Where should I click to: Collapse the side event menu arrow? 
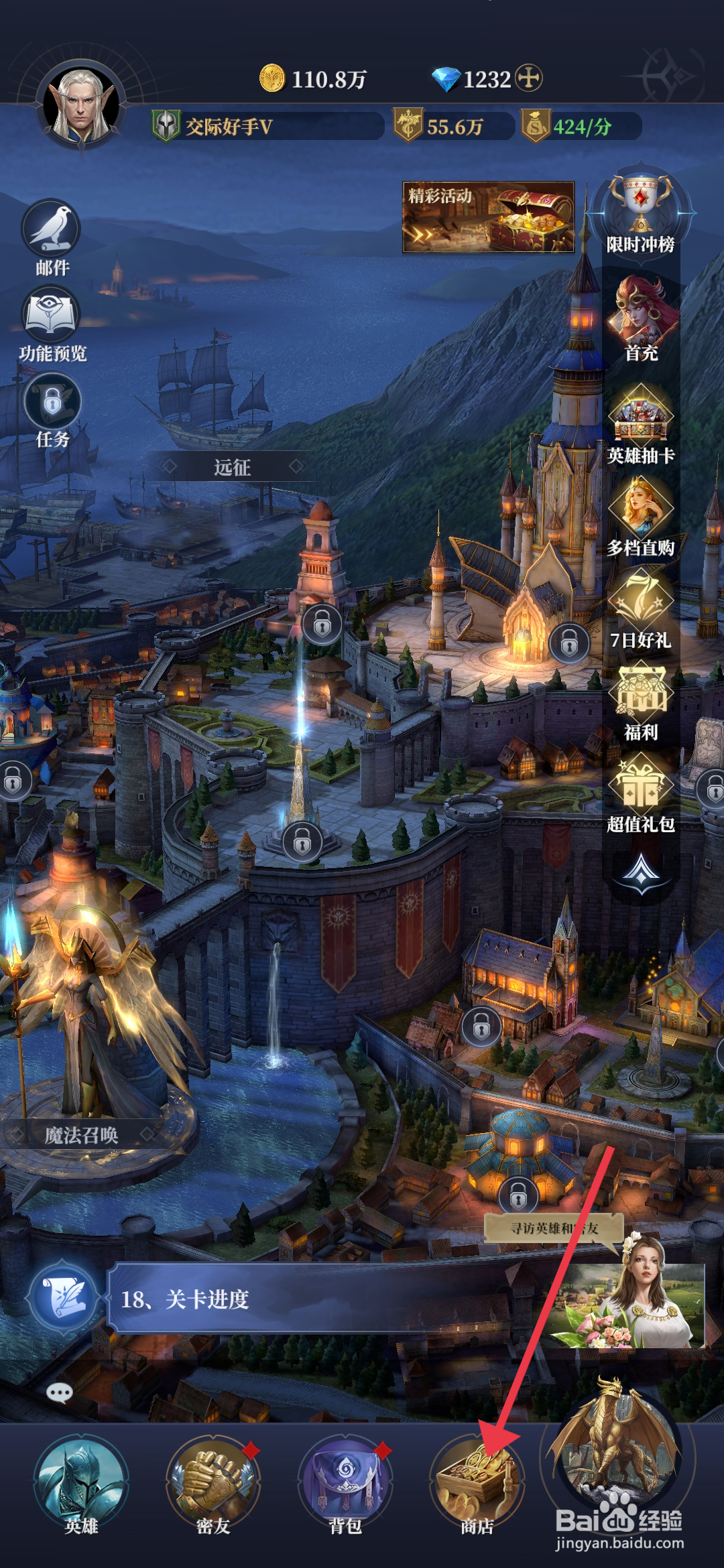(x=641, y=872)
